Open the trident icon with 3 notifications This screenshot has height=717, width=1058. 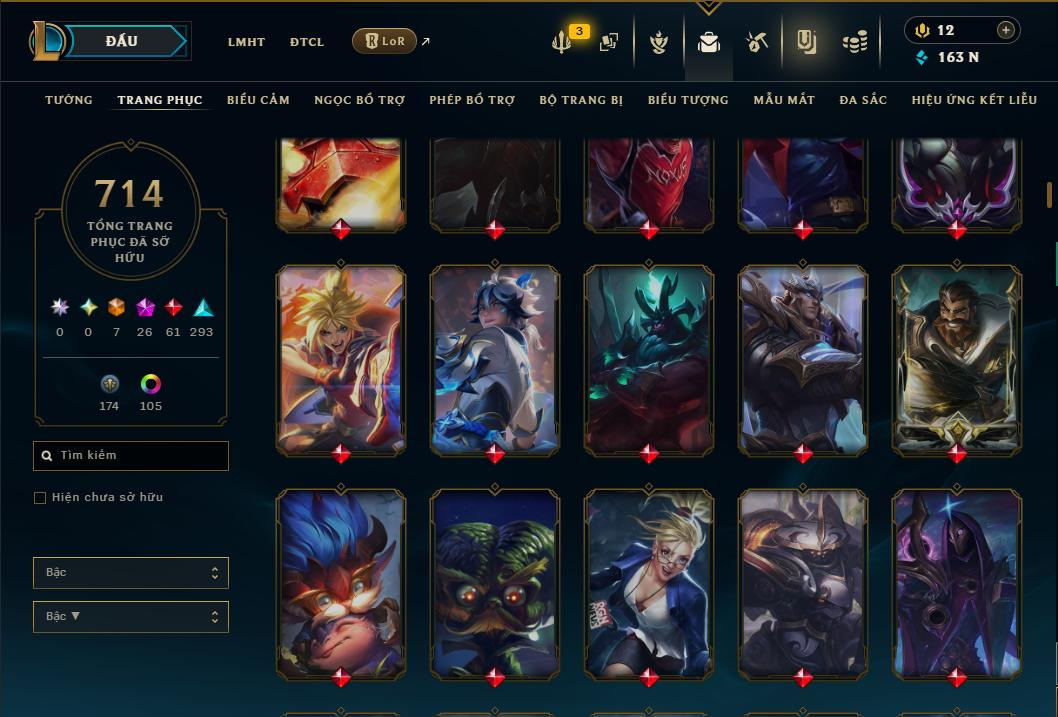click(563, 42)
